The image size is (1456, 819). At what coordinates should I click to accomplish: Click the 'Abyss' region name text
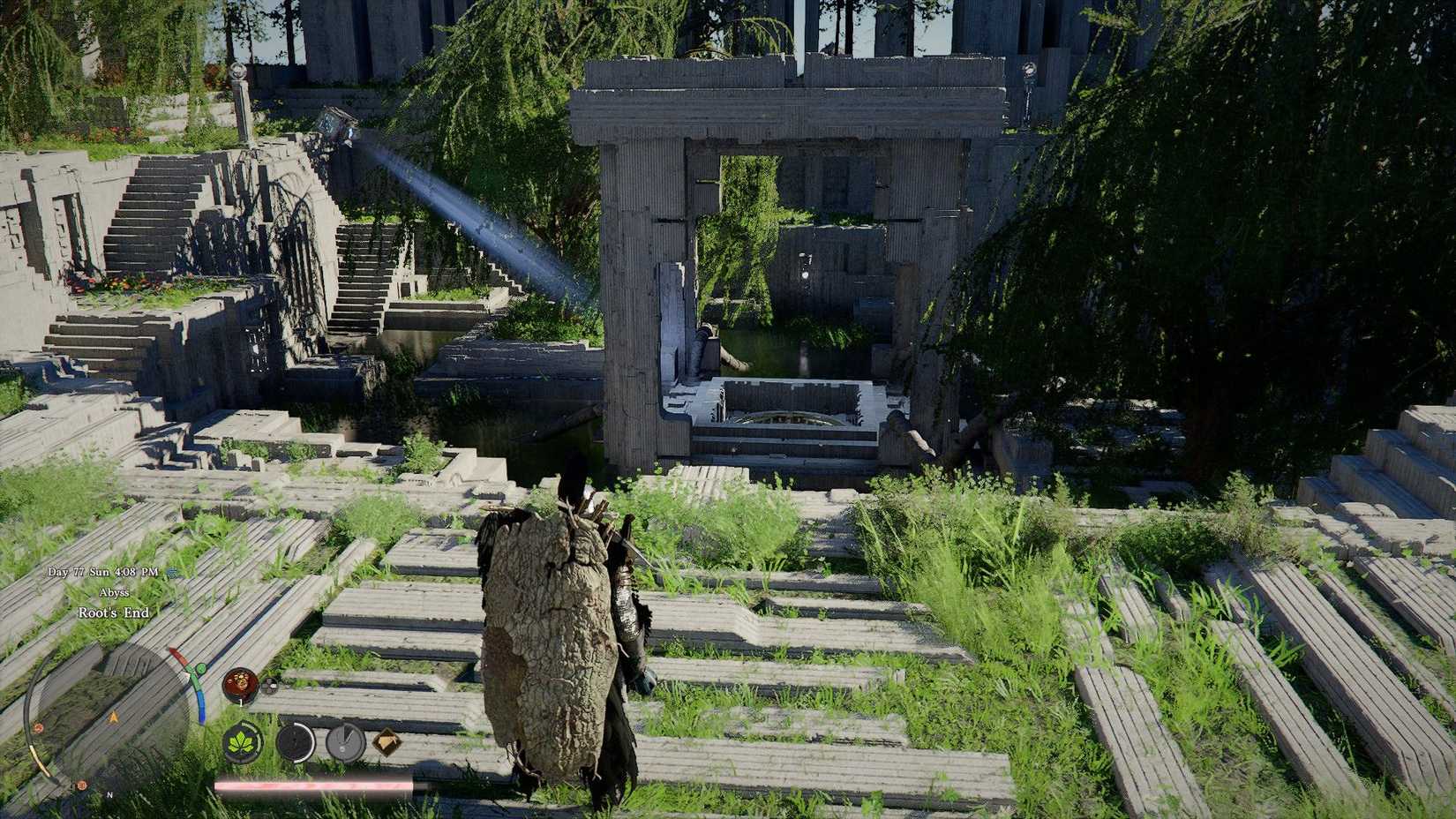pyautogui.click(x=114, y=592)
